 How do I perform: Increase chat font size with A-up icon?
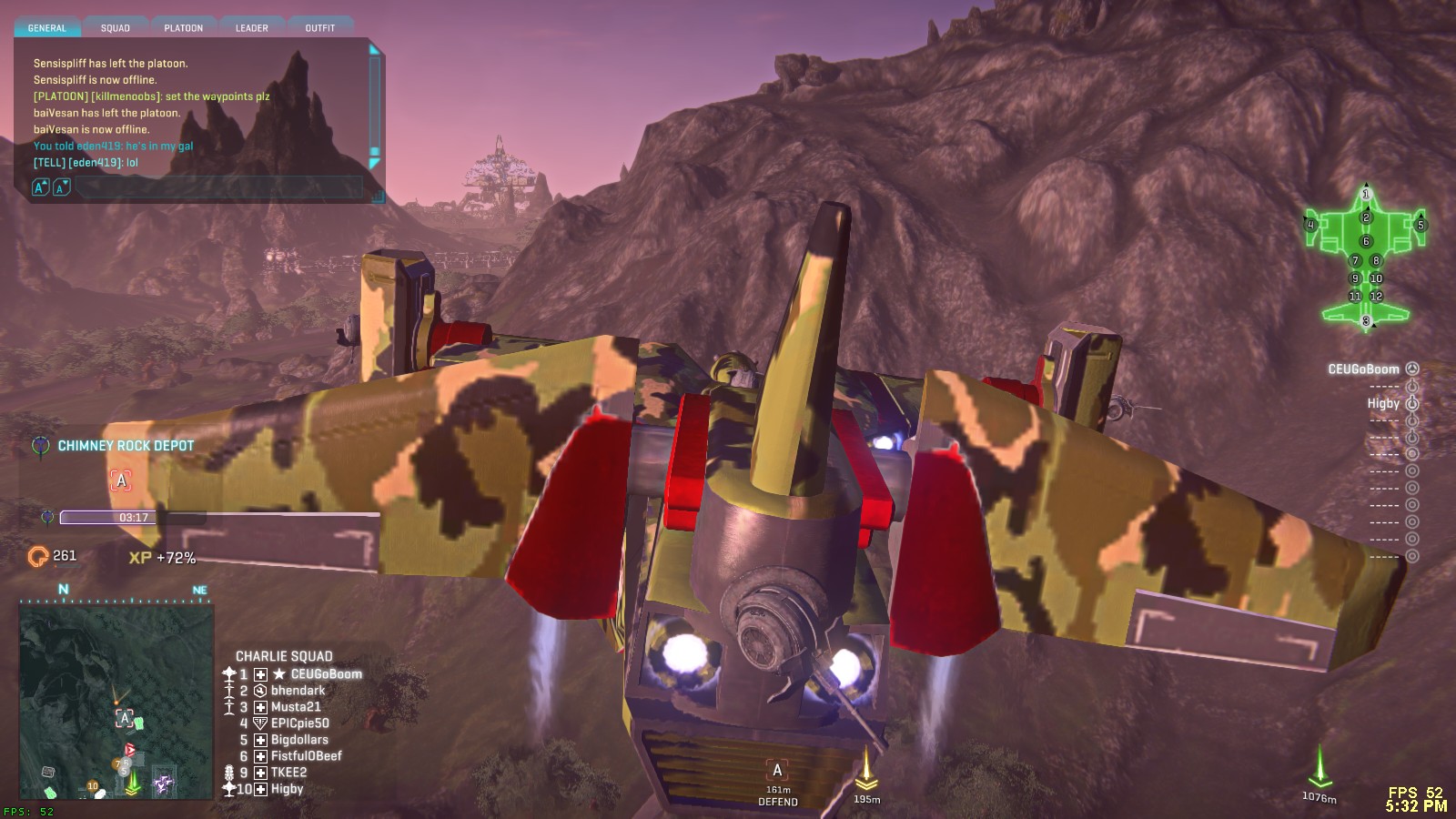(x=40, y=187)
